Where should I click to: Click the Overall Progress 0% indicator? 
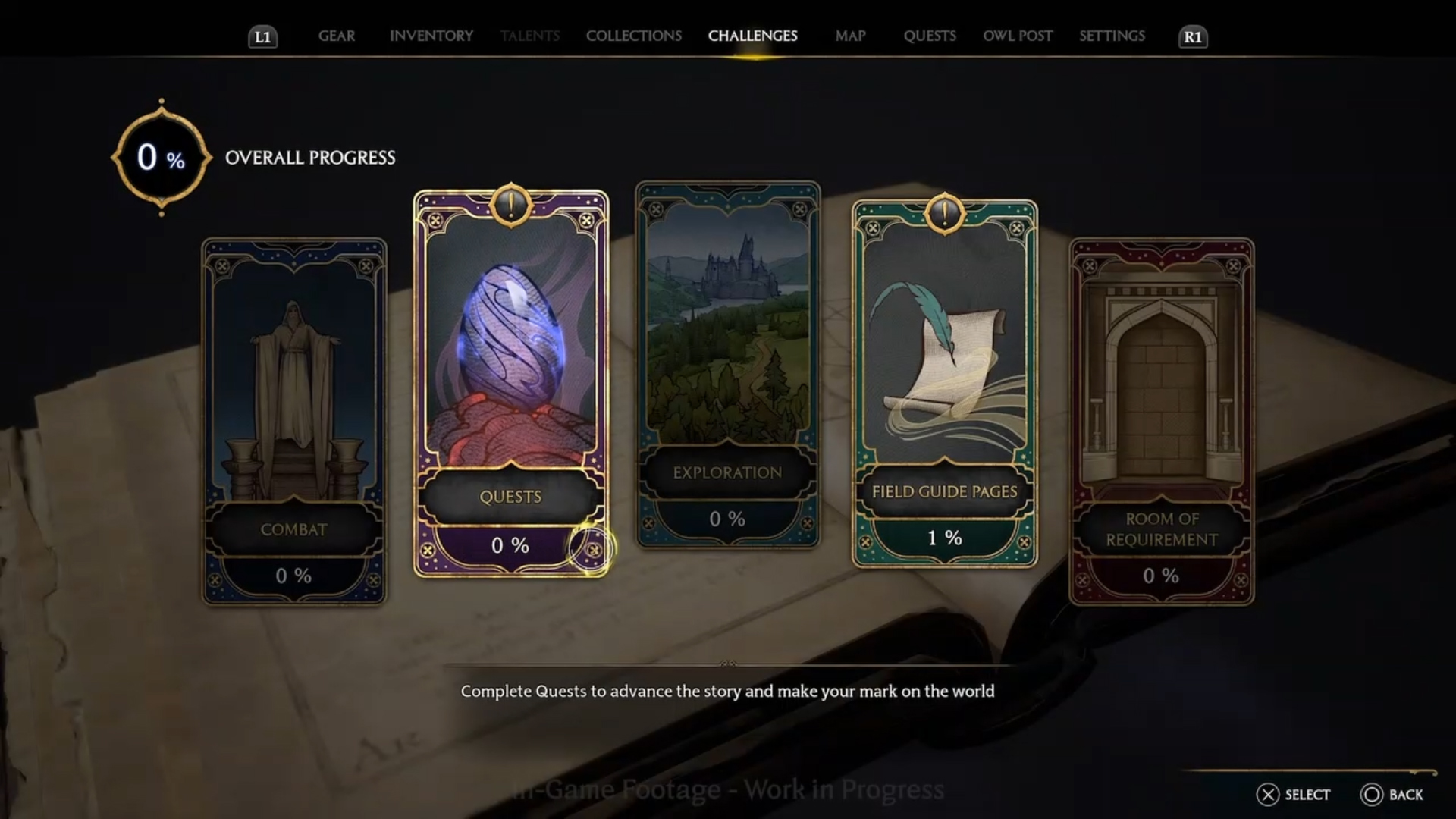tap(159, 158)
